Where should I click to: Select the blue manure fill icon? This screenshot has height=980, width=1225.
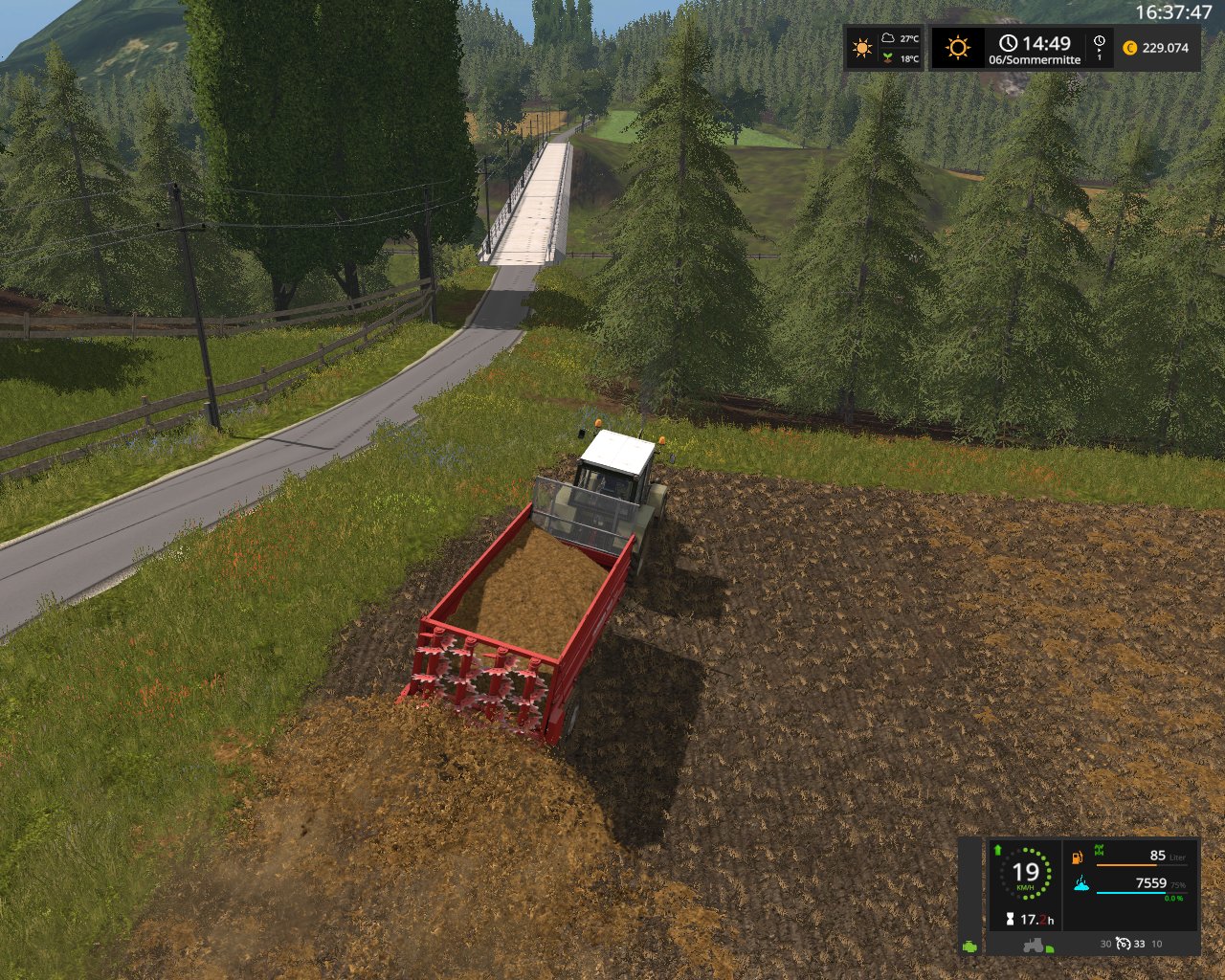point(1081,883)
